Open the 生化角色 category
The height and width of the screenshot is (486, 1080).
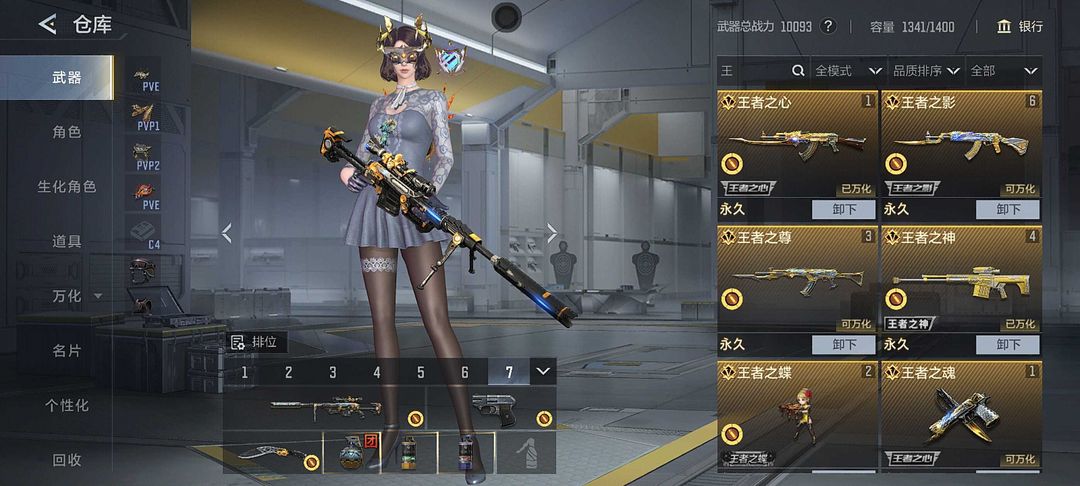66,187
